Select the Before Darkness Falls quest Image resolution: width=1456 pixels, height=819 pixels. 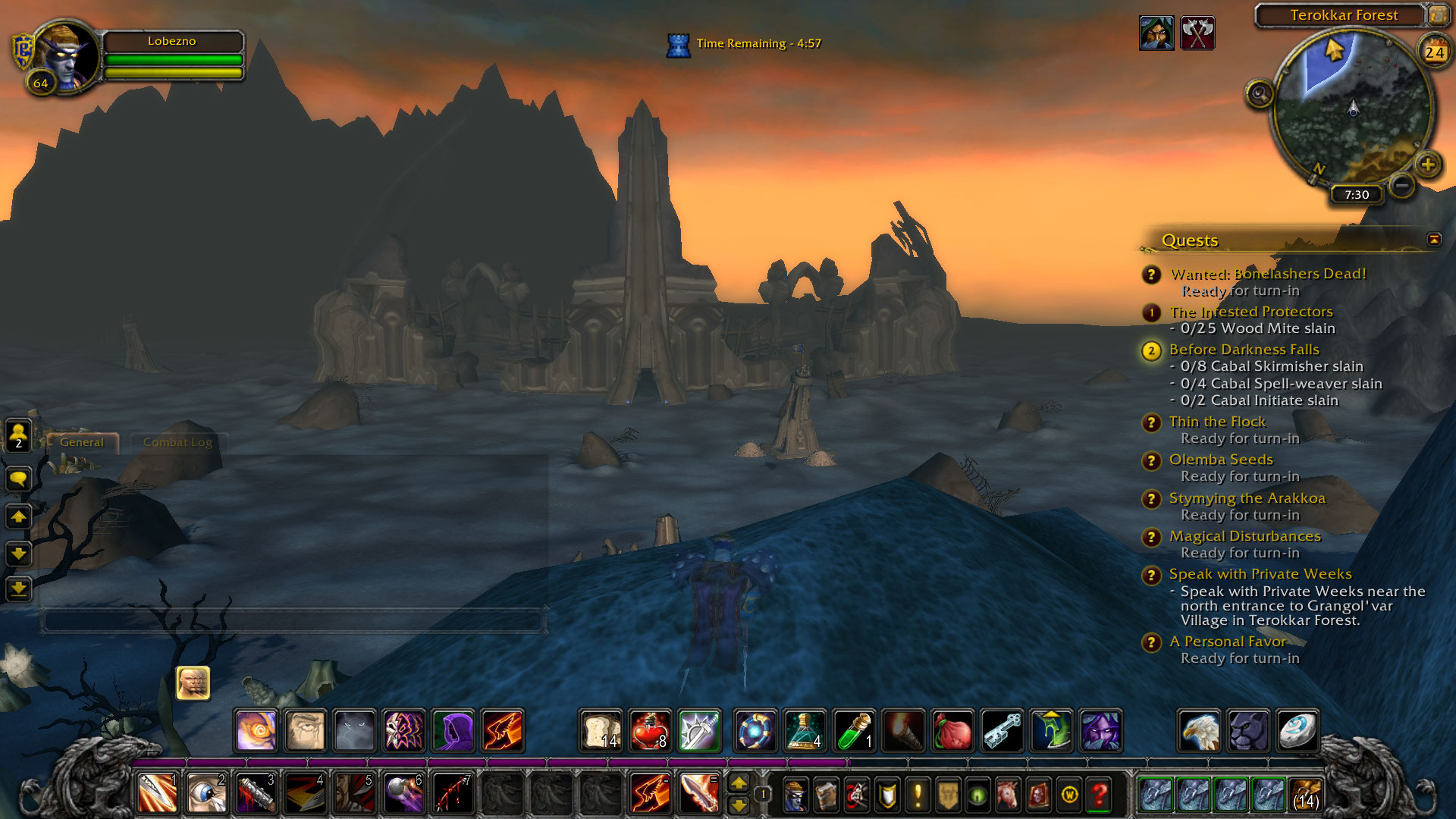tap(1244, 350)
